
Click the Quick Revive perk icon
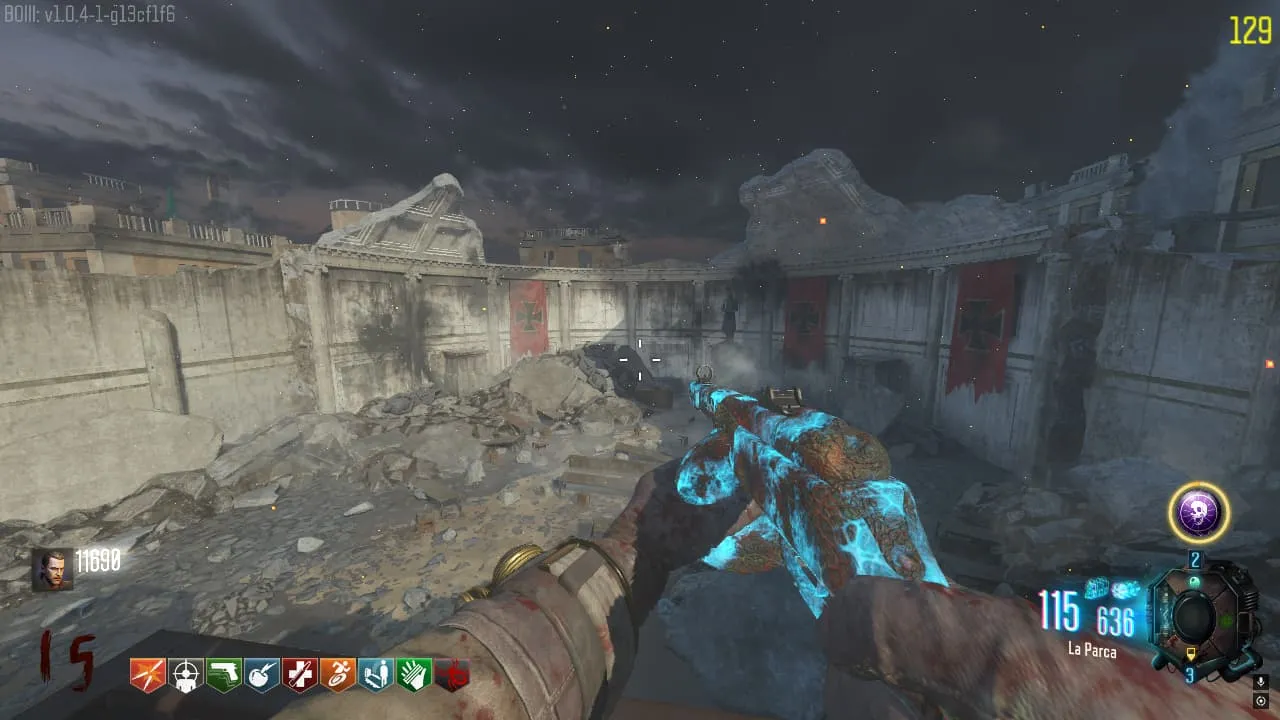[x=375, y=675]
